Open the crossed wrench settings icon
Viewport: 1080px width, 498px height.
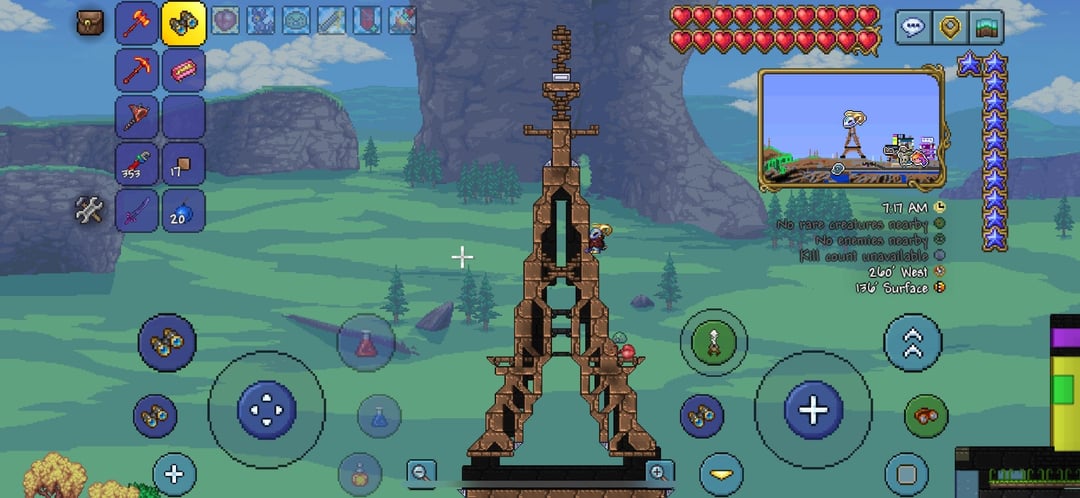click(90, 210)
